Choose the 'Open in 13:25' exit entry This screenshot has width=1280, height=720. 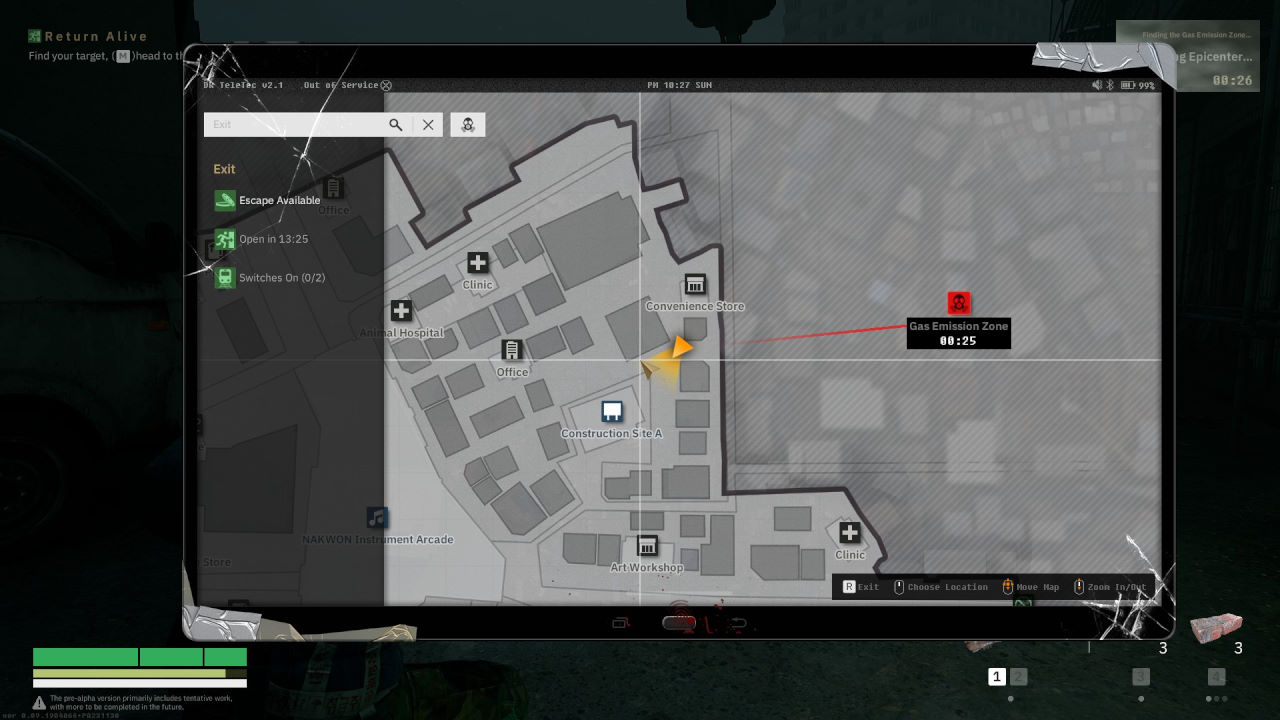[262, 240]
